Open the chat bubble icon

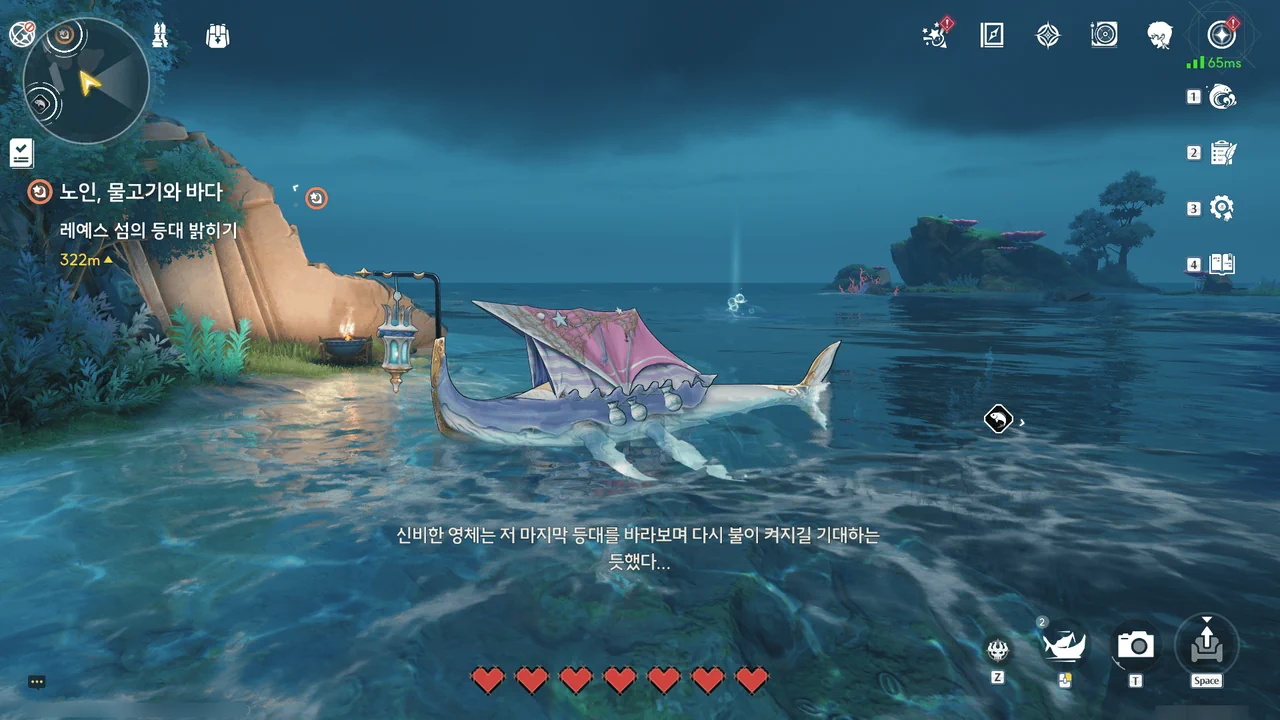click(x=37, y=682)
